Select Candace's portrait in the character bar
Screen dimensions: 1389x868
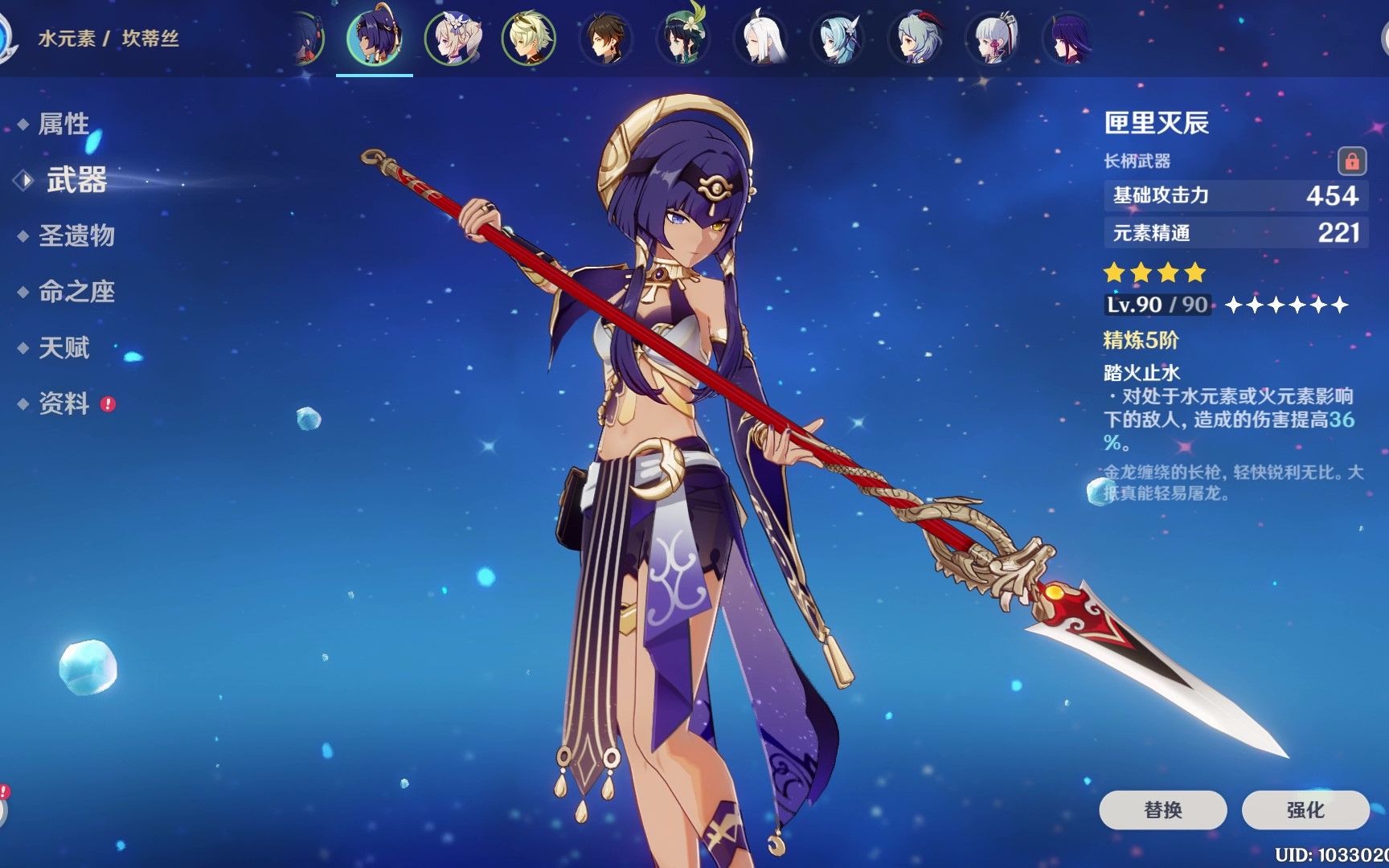coord(374,38)
